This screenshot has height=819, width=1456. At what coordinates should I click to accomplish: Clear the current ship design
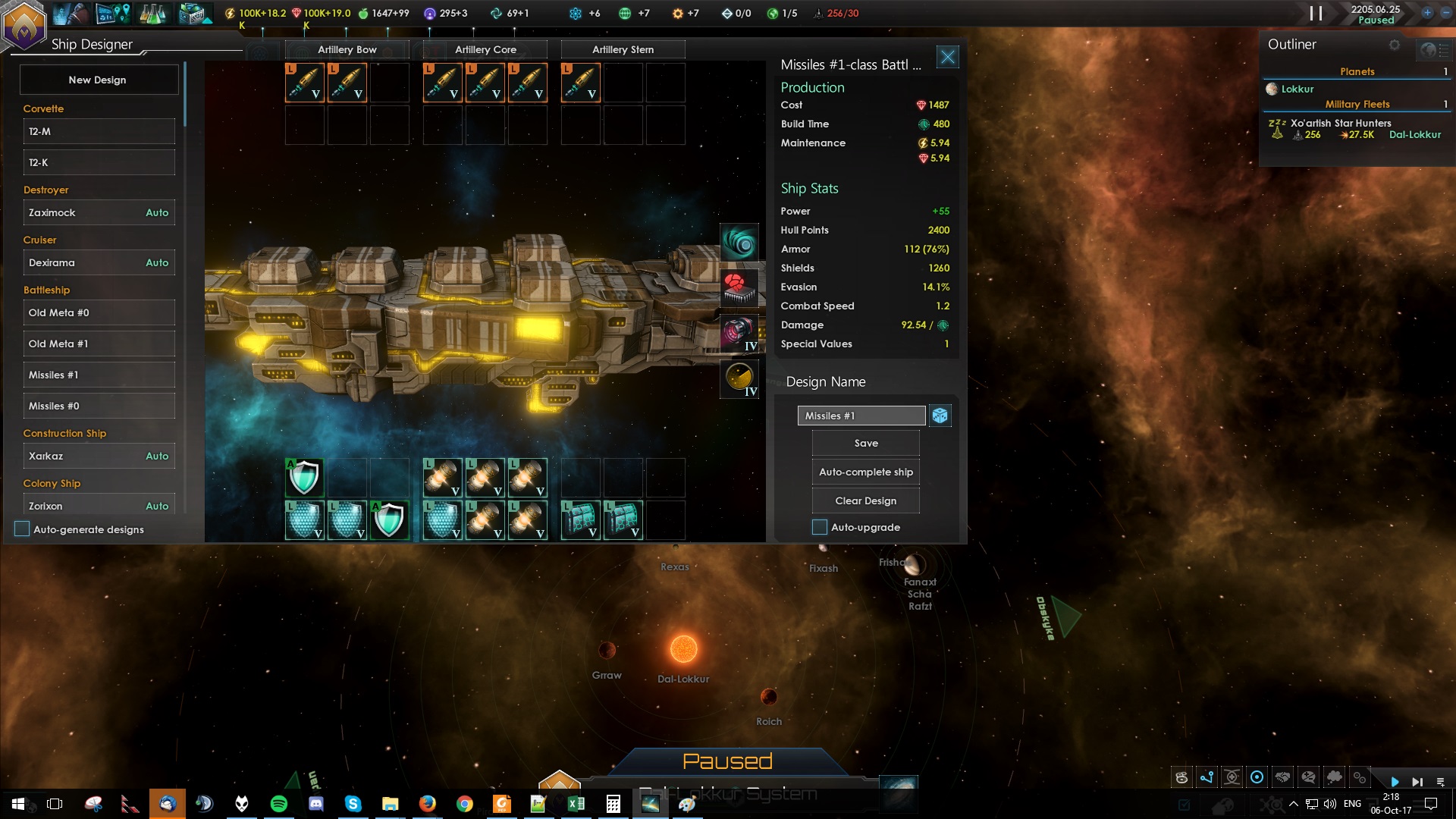(865, 500)
